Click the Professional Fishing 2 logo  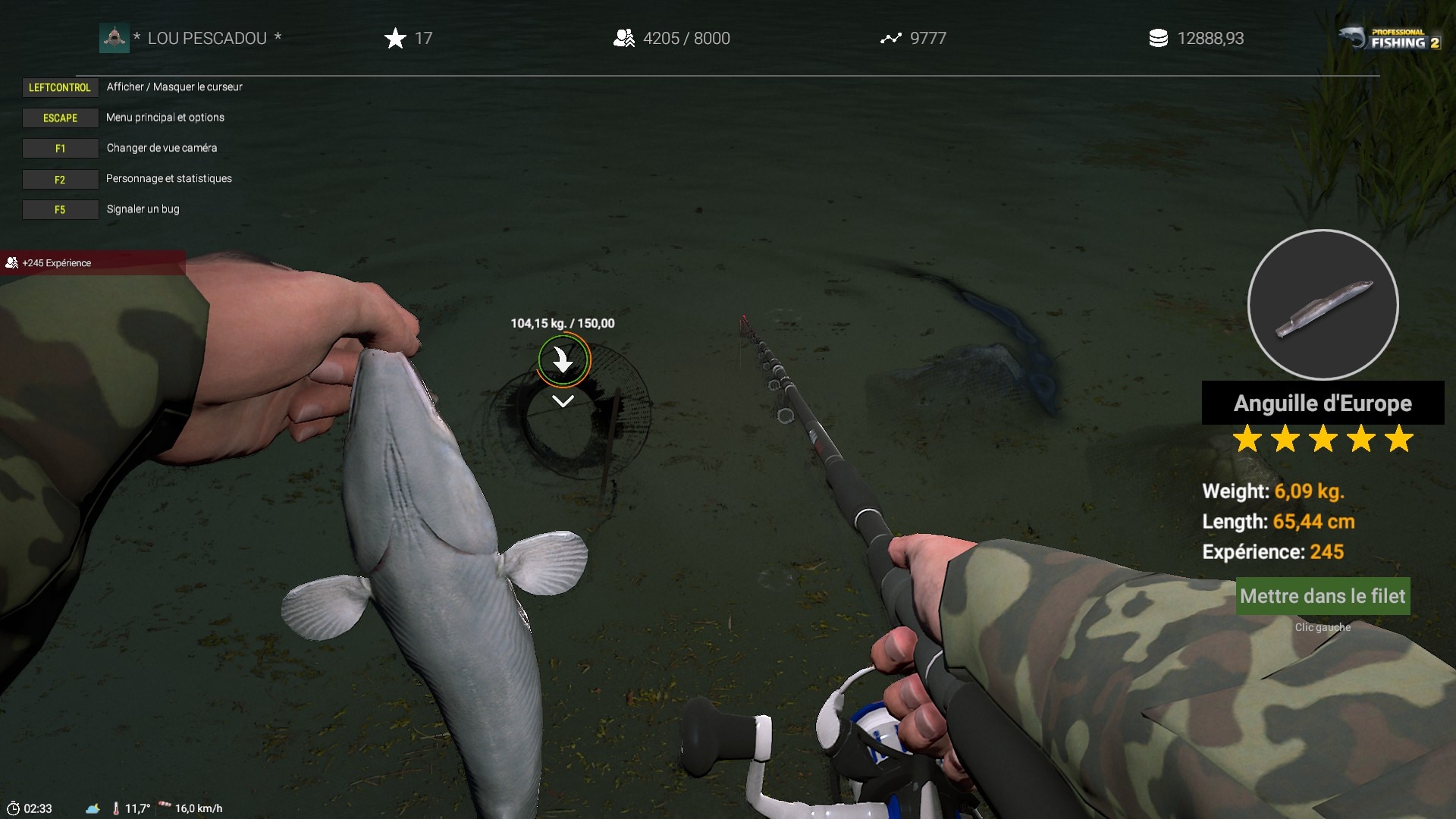click(x=1389, y=38)
